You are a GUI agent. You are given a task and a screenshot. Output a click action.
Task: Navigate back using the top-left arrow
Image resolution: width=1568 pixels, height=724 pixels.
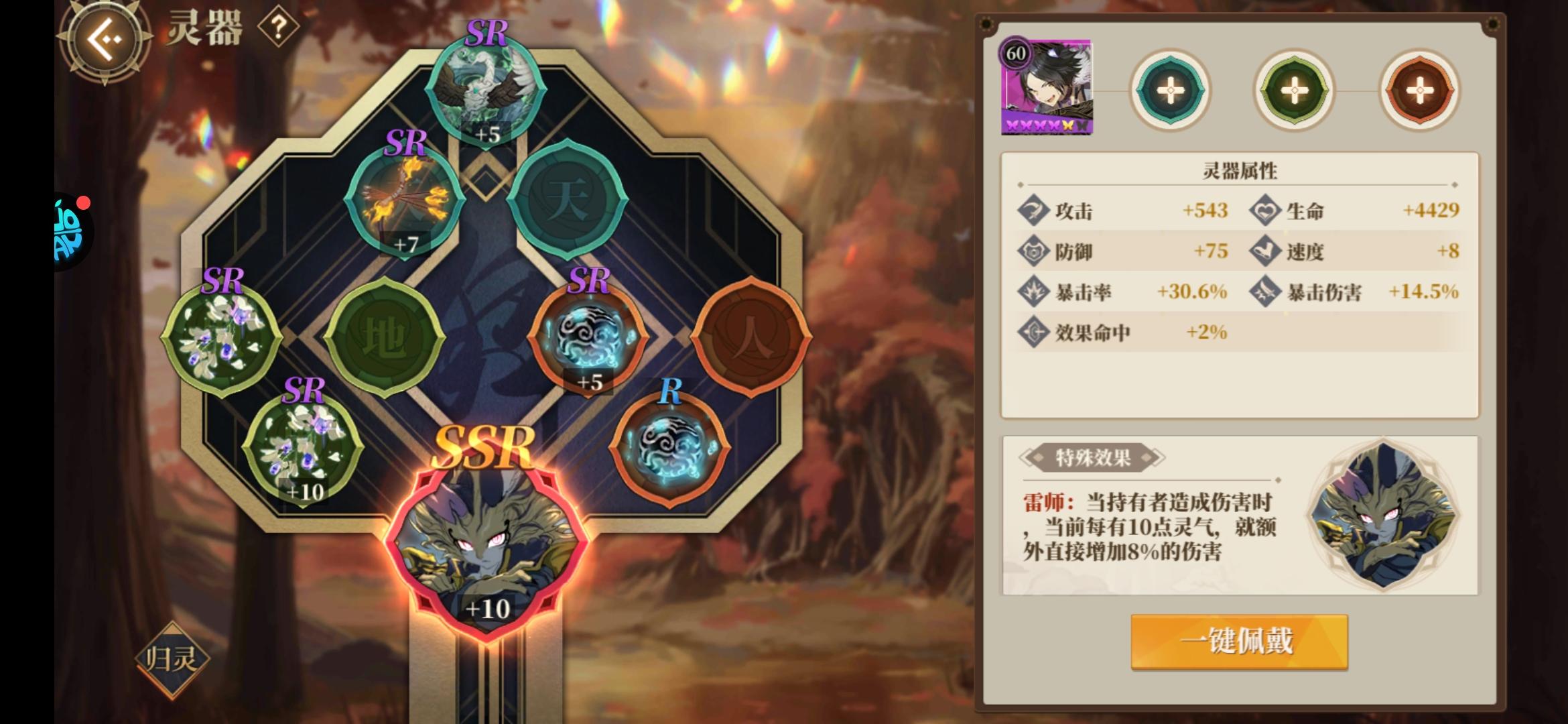pos(104,40)
